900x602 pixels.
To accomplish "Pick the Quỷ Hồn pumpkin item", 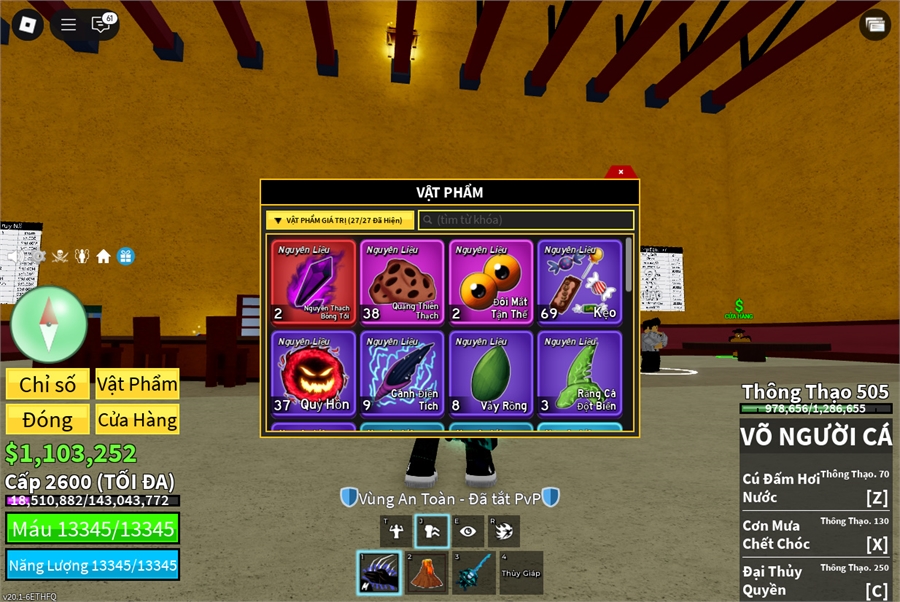I will tap(314, 373).
